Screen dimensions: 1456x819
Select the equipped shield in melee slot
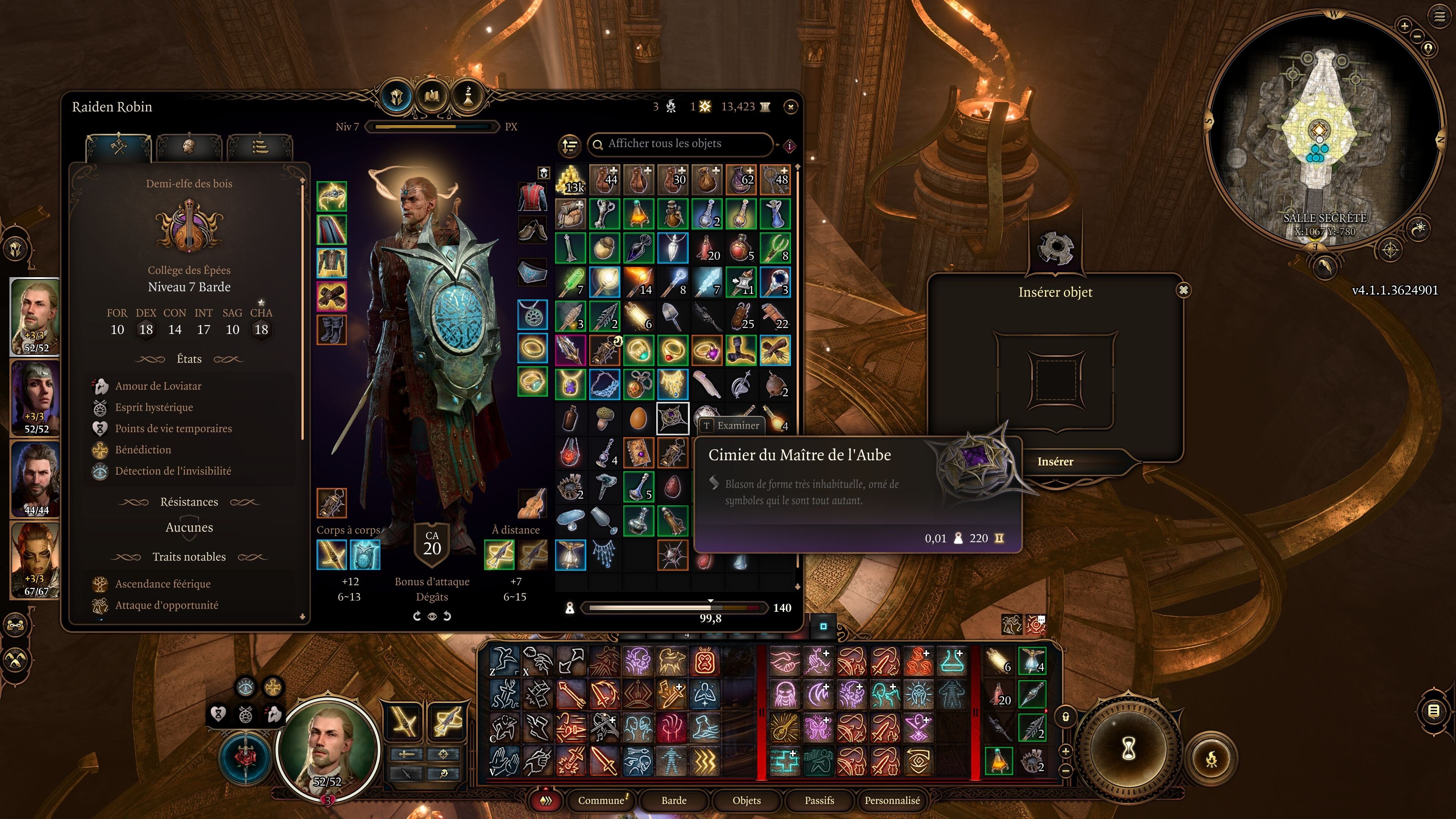(x=364, y=555)
